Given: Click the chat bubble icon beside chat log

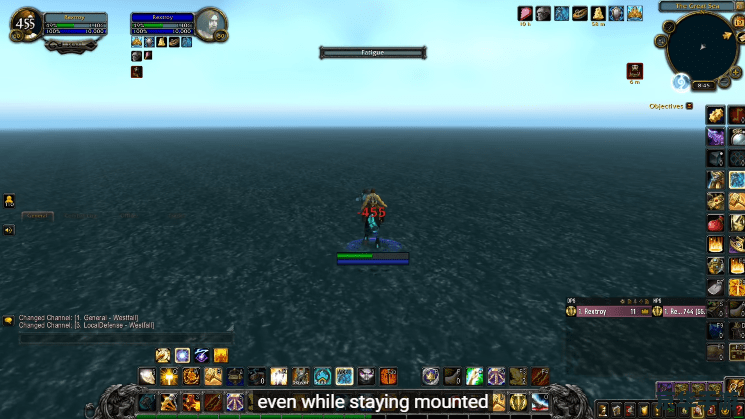Looking at the screenshot, I should 8,320.
